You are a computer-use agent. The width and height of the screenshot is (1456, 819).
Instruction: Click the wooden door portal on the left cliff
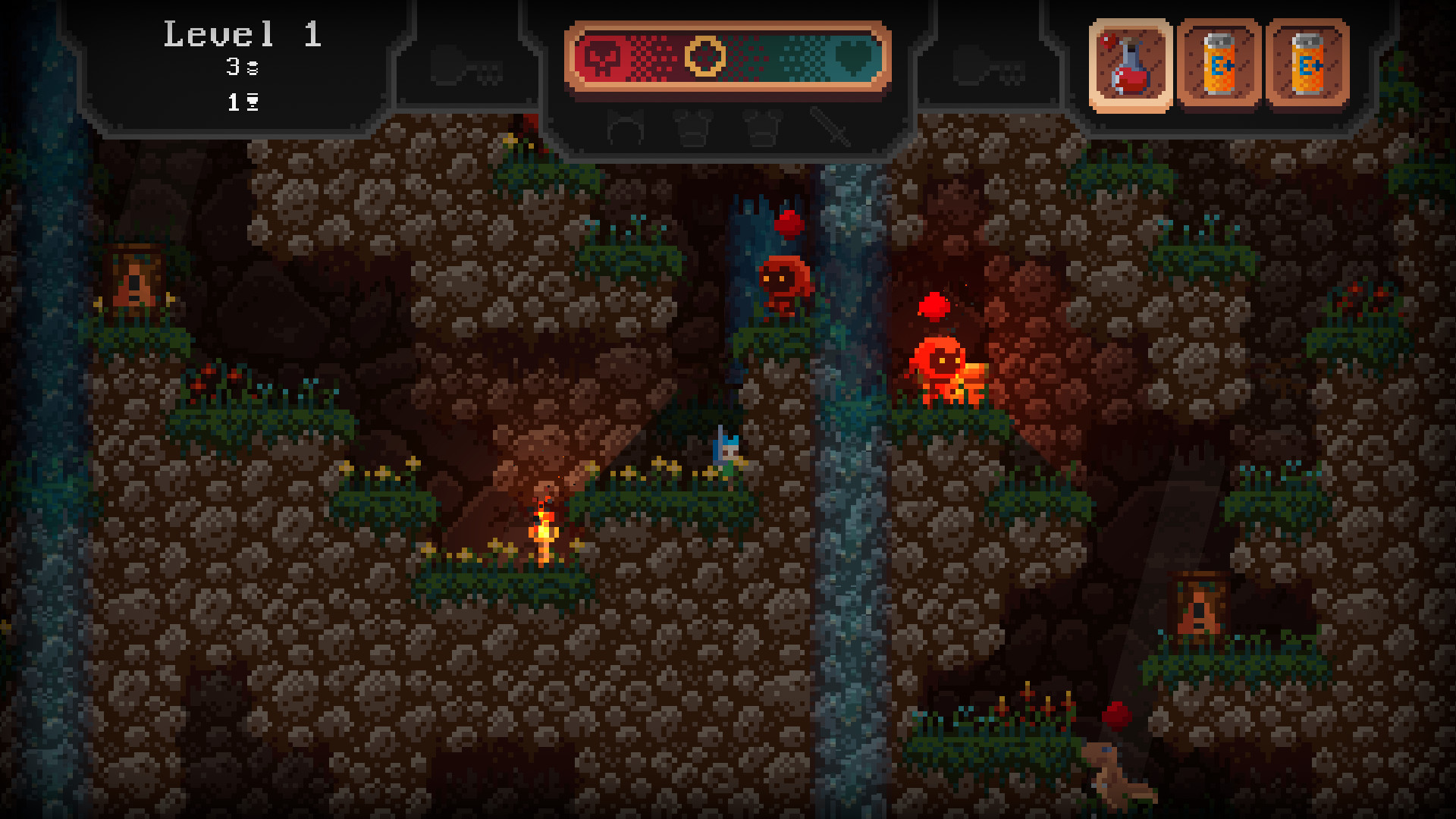click(x=133, y=278)
